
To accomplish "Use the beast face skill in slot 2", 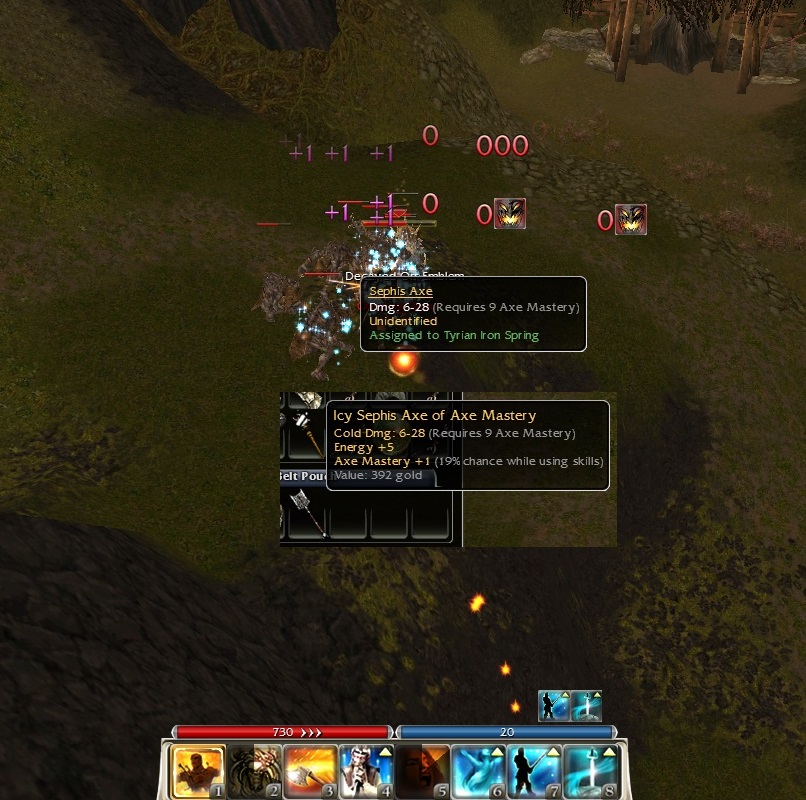I will click(254, 770).
